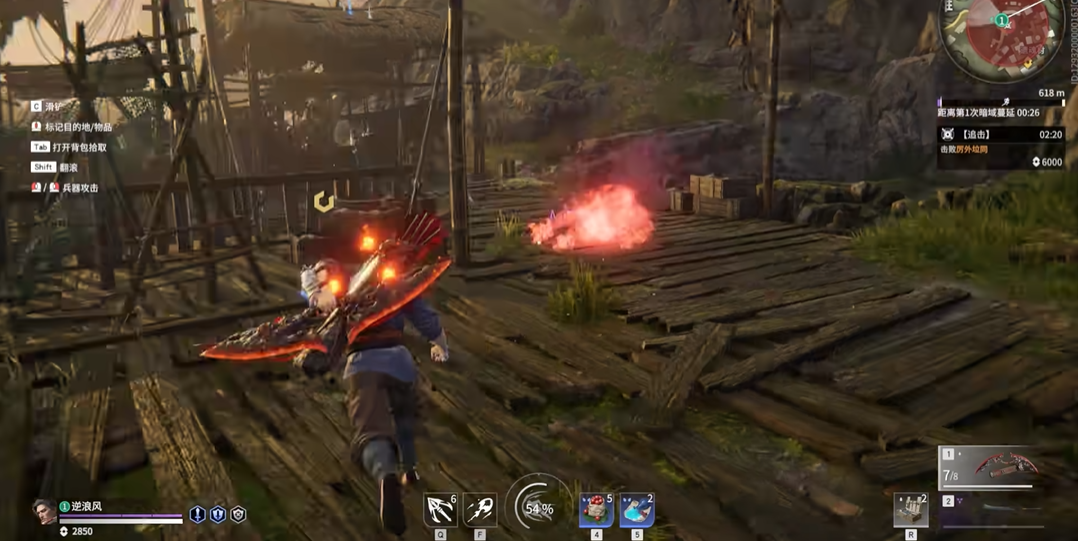Use the repair kit item with count 2
The width and height of the screenshot is (1078, 541).
point(910,510)
